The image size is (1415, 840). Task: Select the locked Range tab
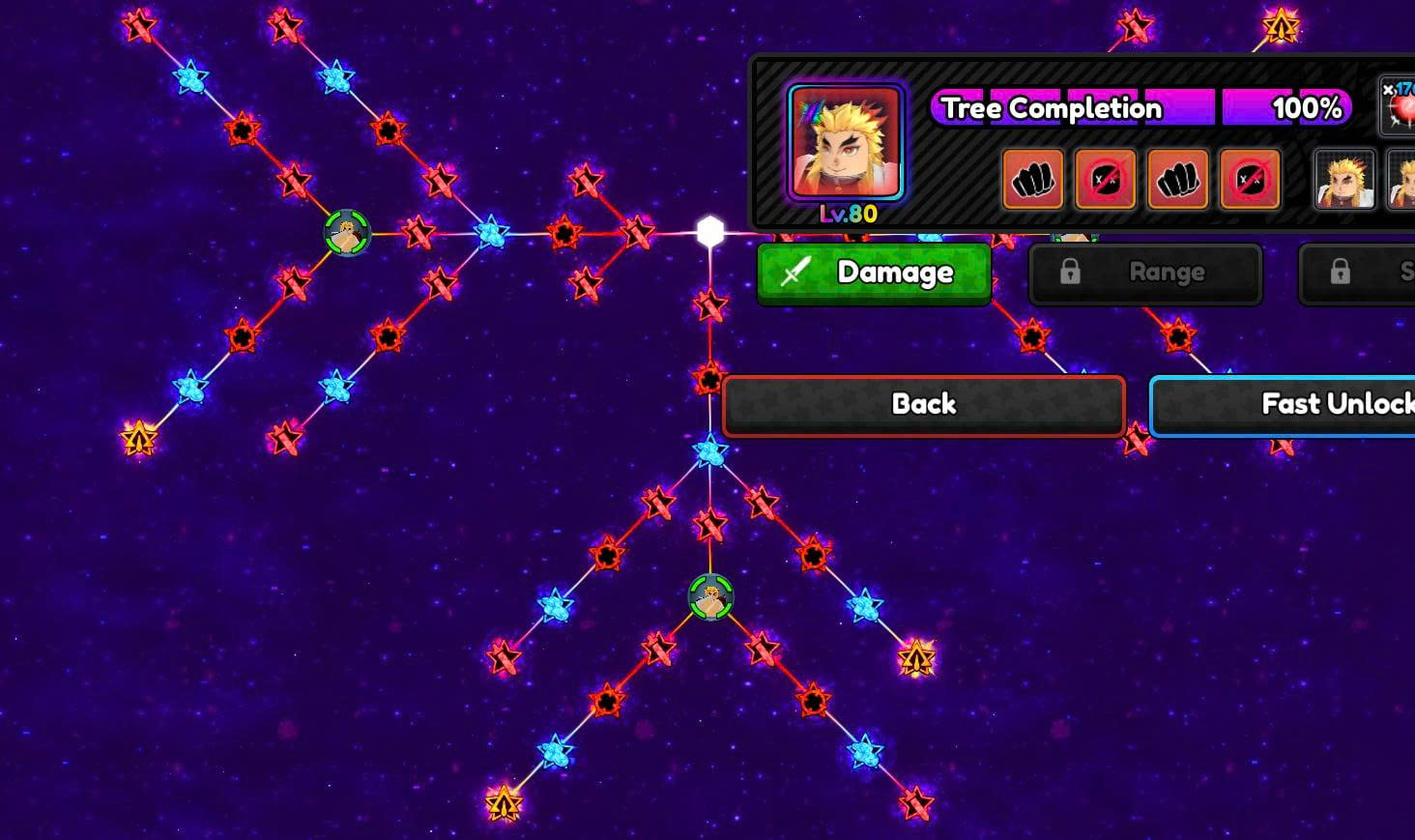[1145, 274]
